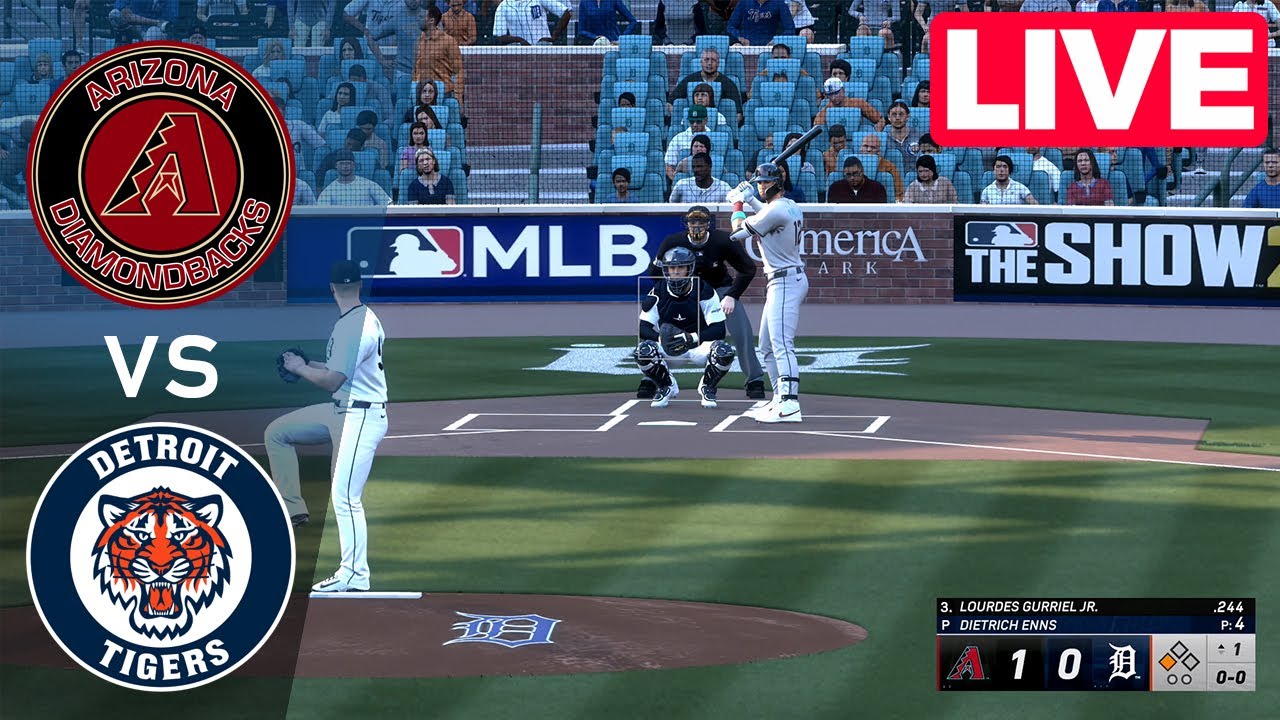
Task: Click the upward chevron above the inning number
Action: (x=1221, y=646)
